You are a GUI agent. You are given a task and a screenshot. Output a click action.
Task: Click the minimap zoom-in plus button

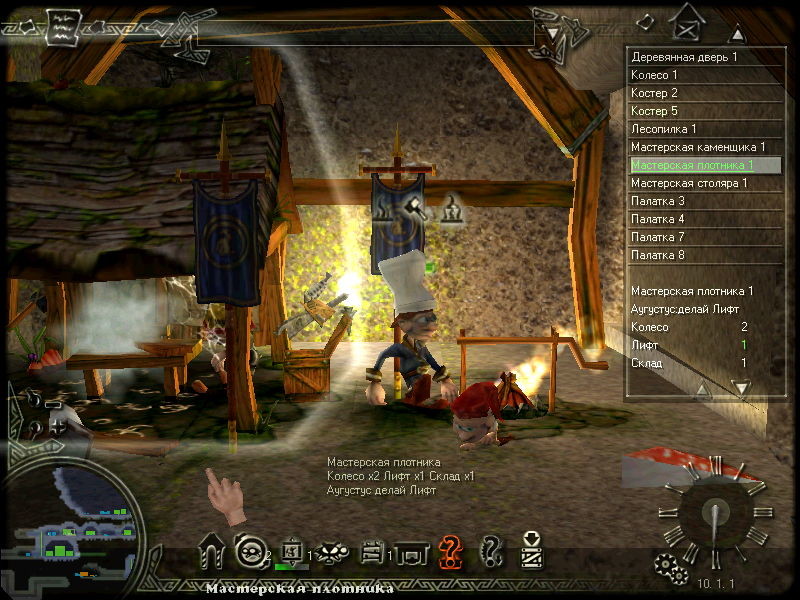click(x=57, y=427)
